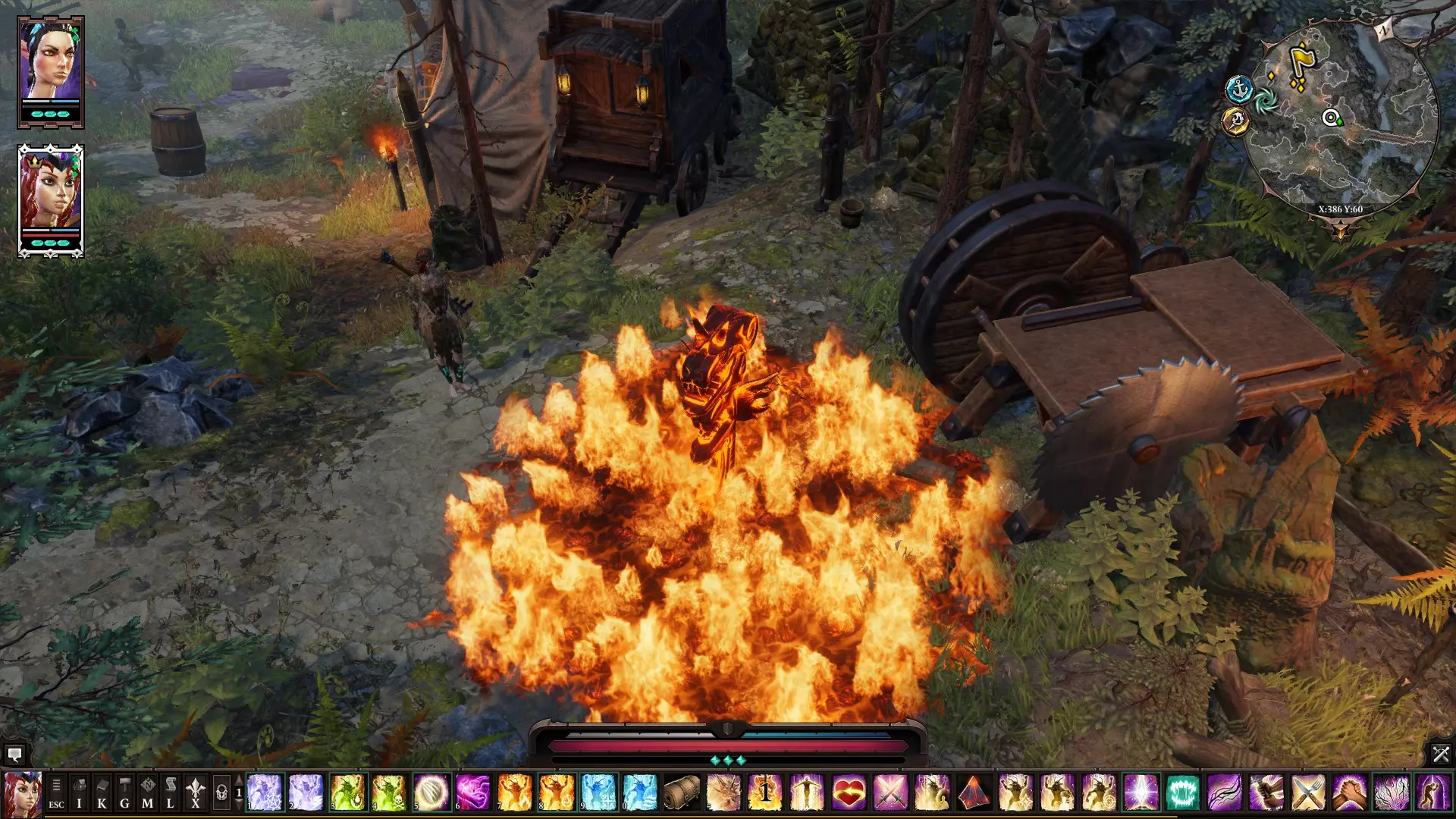Toggle the hotbar padlock

click(221, 792)
